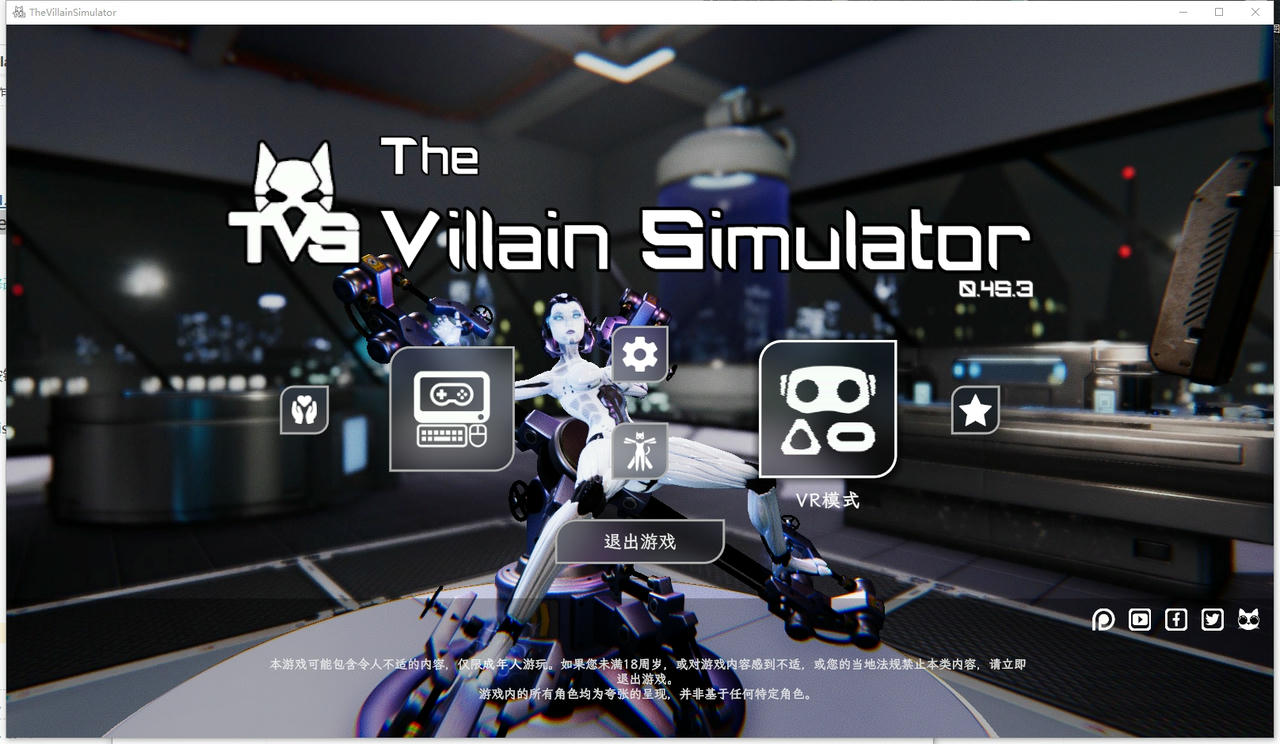Click the star icon on the right
1280x744 pixels.
(975, 409)
